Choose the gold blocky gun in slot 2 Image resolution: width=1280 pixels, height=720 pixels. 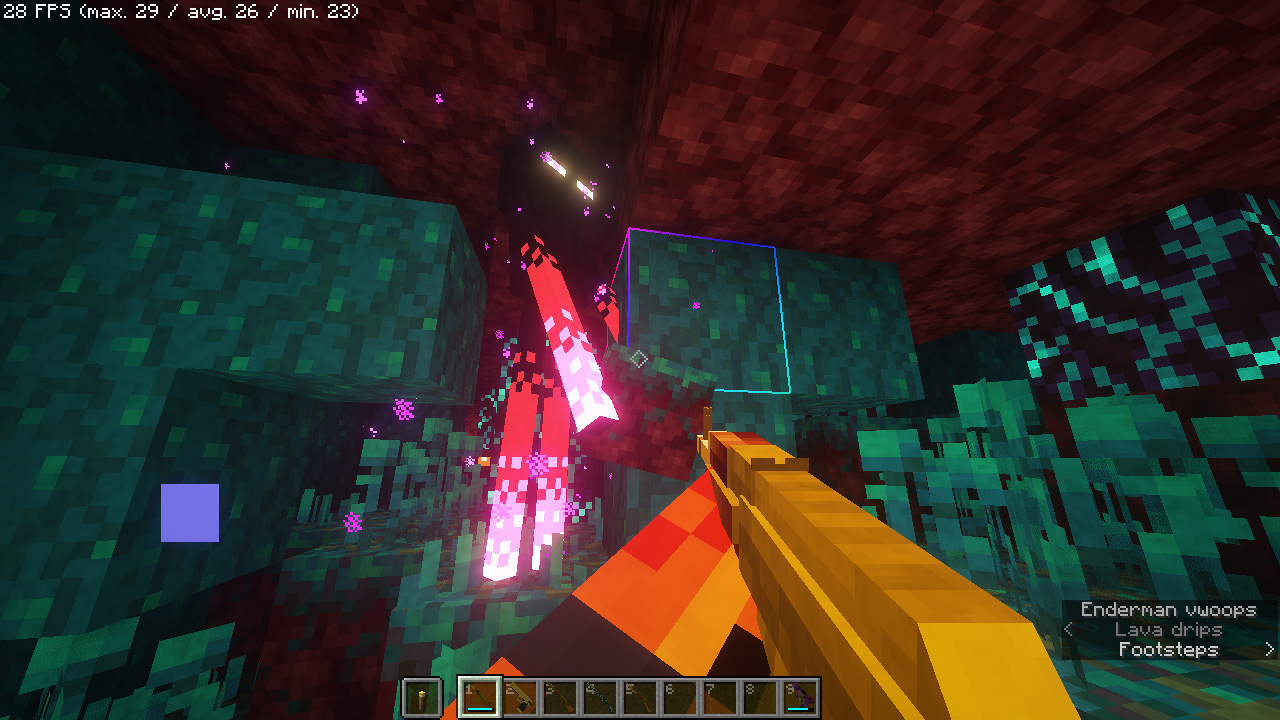point(520,697)
